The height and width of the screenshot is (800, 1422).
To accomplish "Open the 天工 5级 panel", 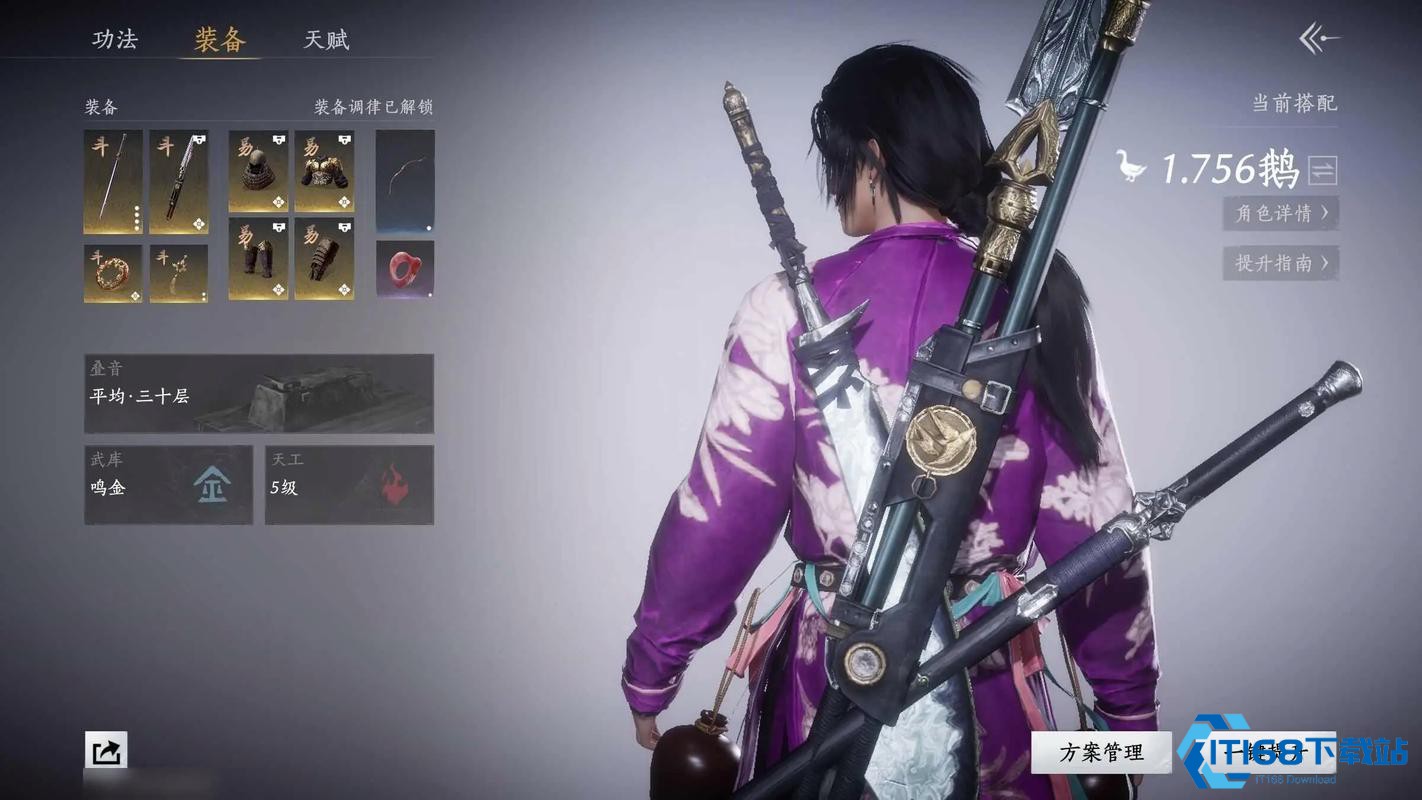I will (x=349, y=485).
